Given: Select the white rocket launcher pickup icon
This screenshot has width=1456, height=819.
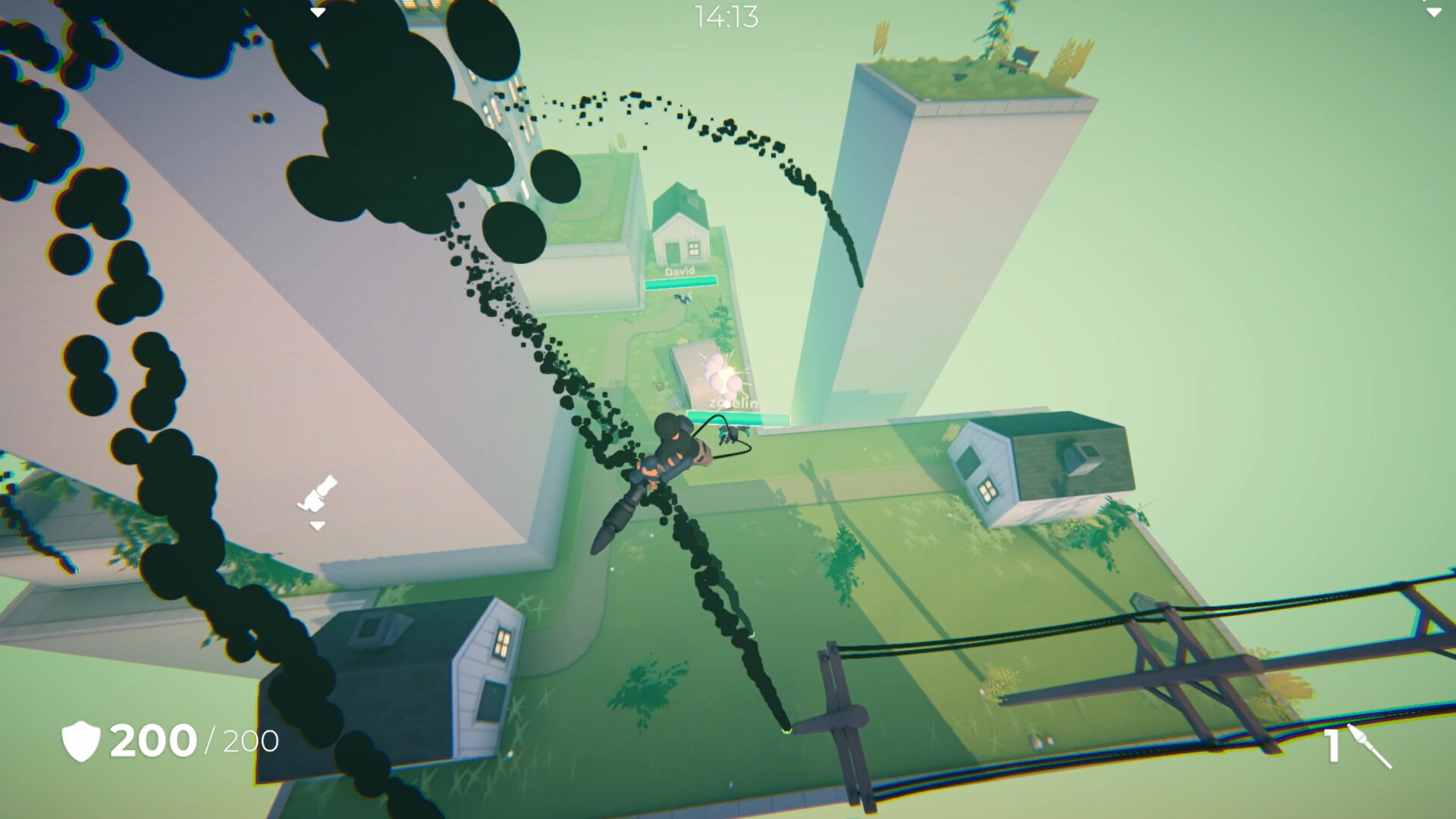Looking at the screenshot, I should click(x=318, y=493).
